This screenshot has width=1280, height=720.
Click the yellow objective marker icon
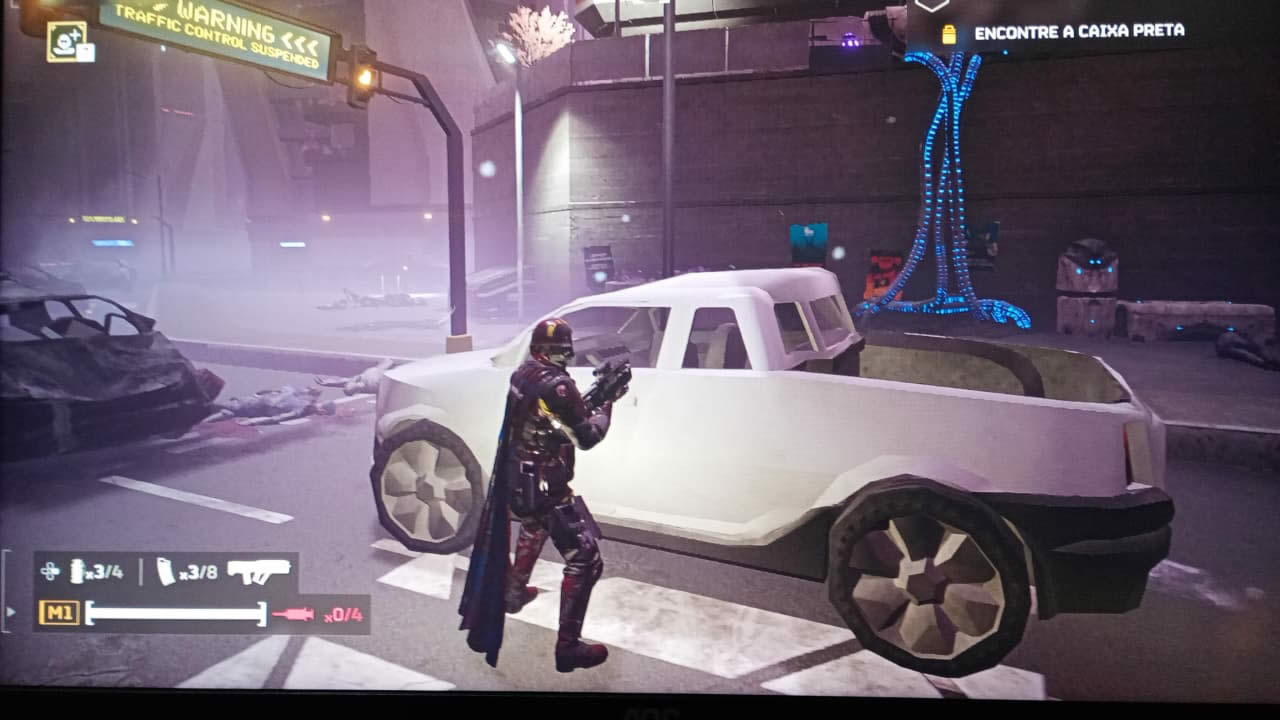click(x=949, y=34)
